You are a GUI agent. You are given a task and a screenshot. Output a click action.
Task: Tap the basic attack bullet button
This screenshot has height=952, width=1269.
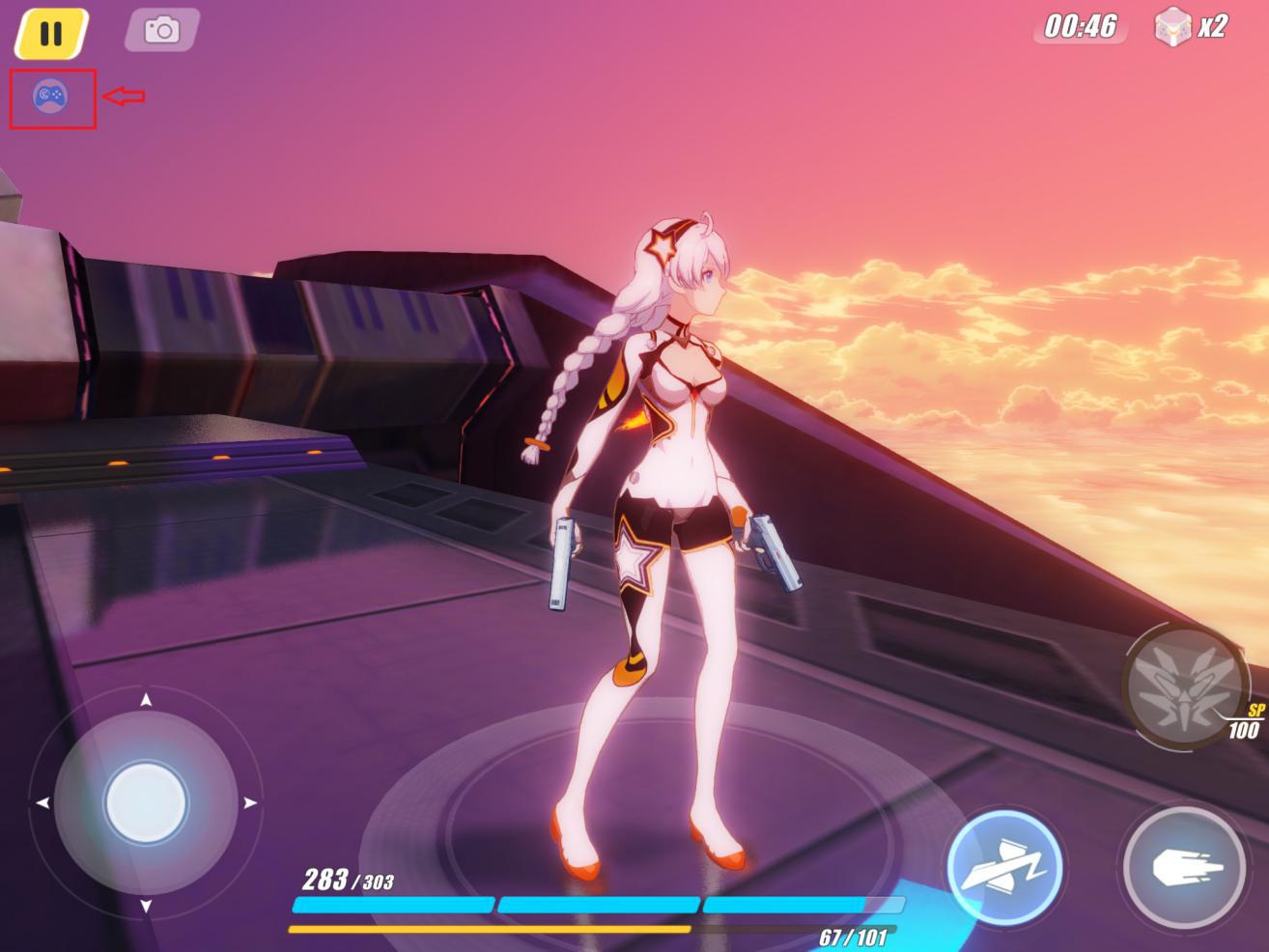point(1185,866)
